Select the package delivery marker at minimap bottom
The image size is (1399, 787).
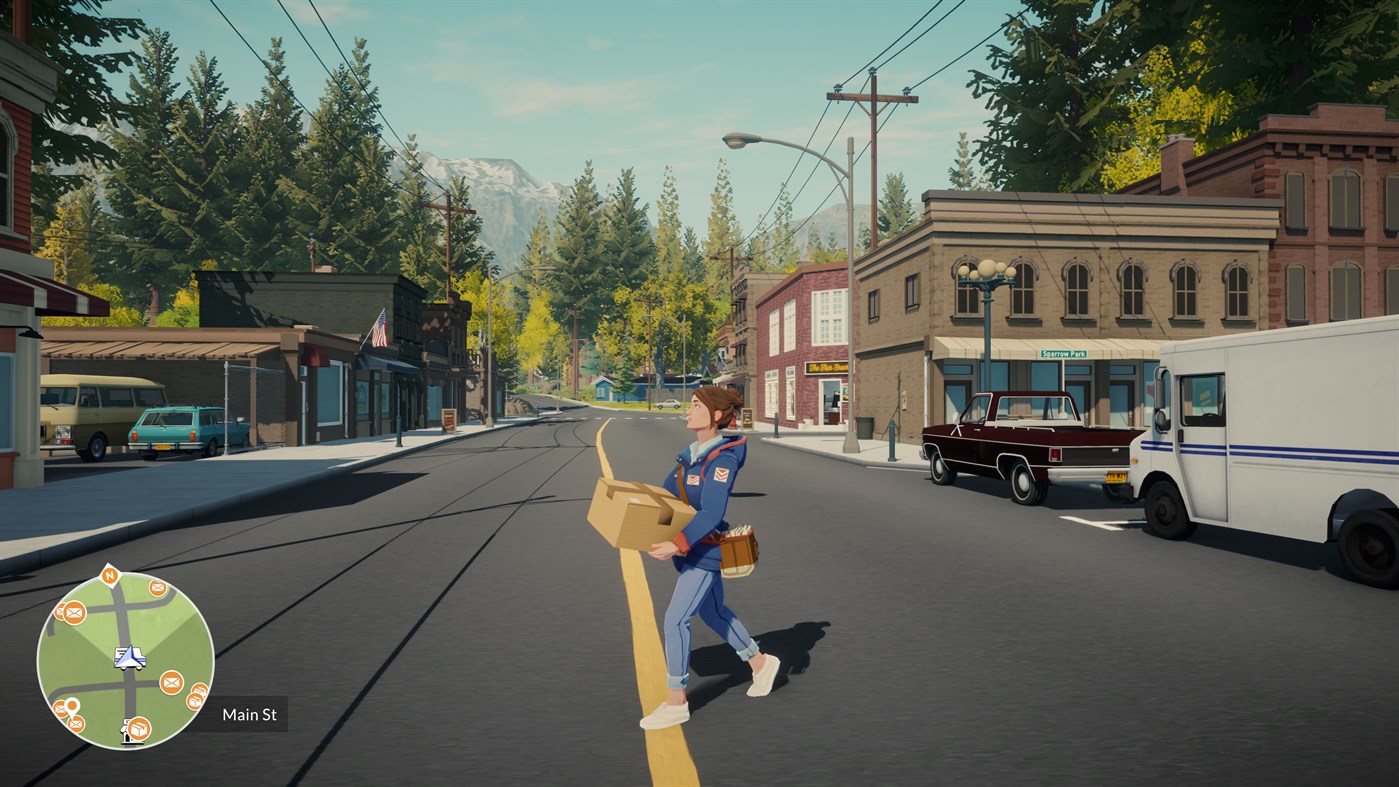coord(139,728)
